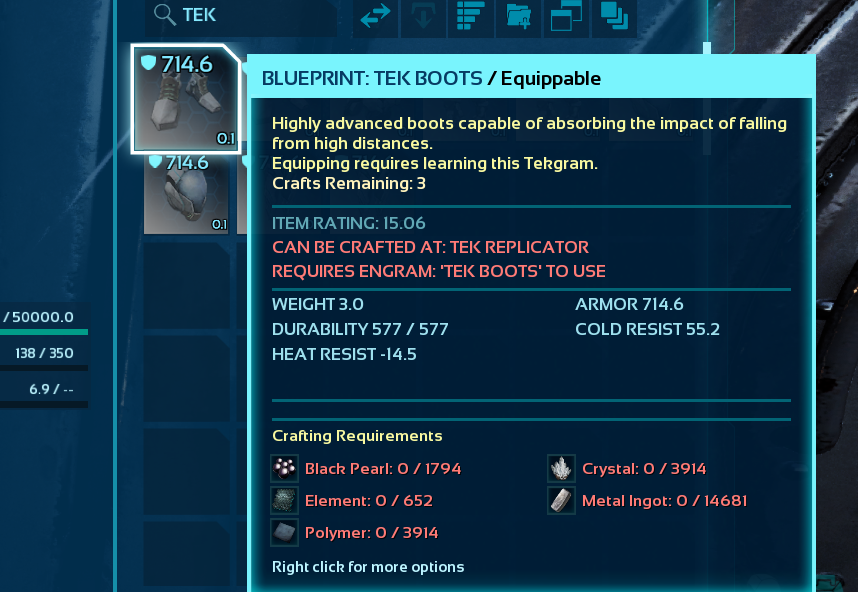Open the sort-items bars button
Viewport: 858px width, 592px height.
point(470,16)
